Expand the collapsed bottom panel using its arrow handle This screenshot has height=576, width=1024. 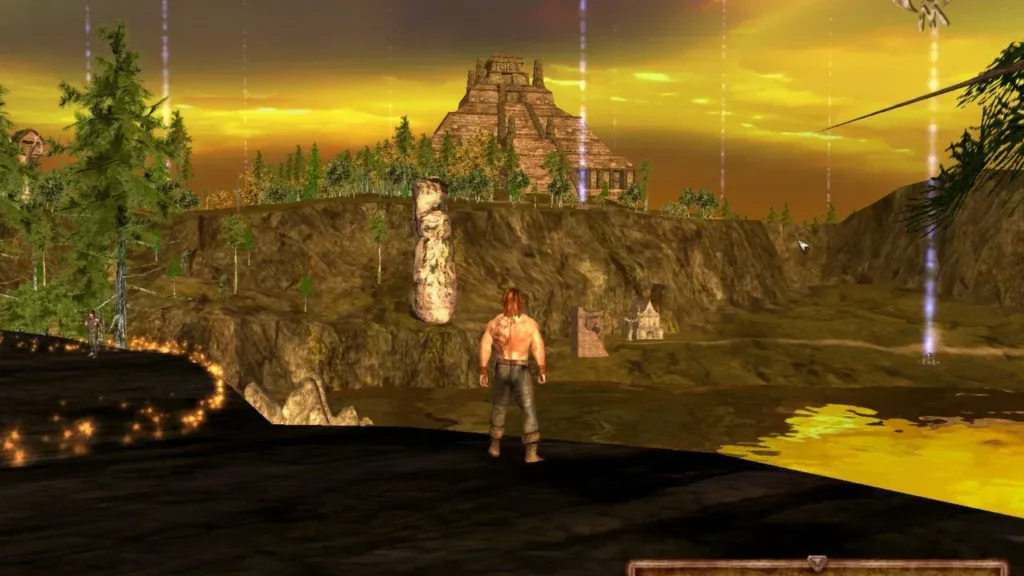point(817,564)
